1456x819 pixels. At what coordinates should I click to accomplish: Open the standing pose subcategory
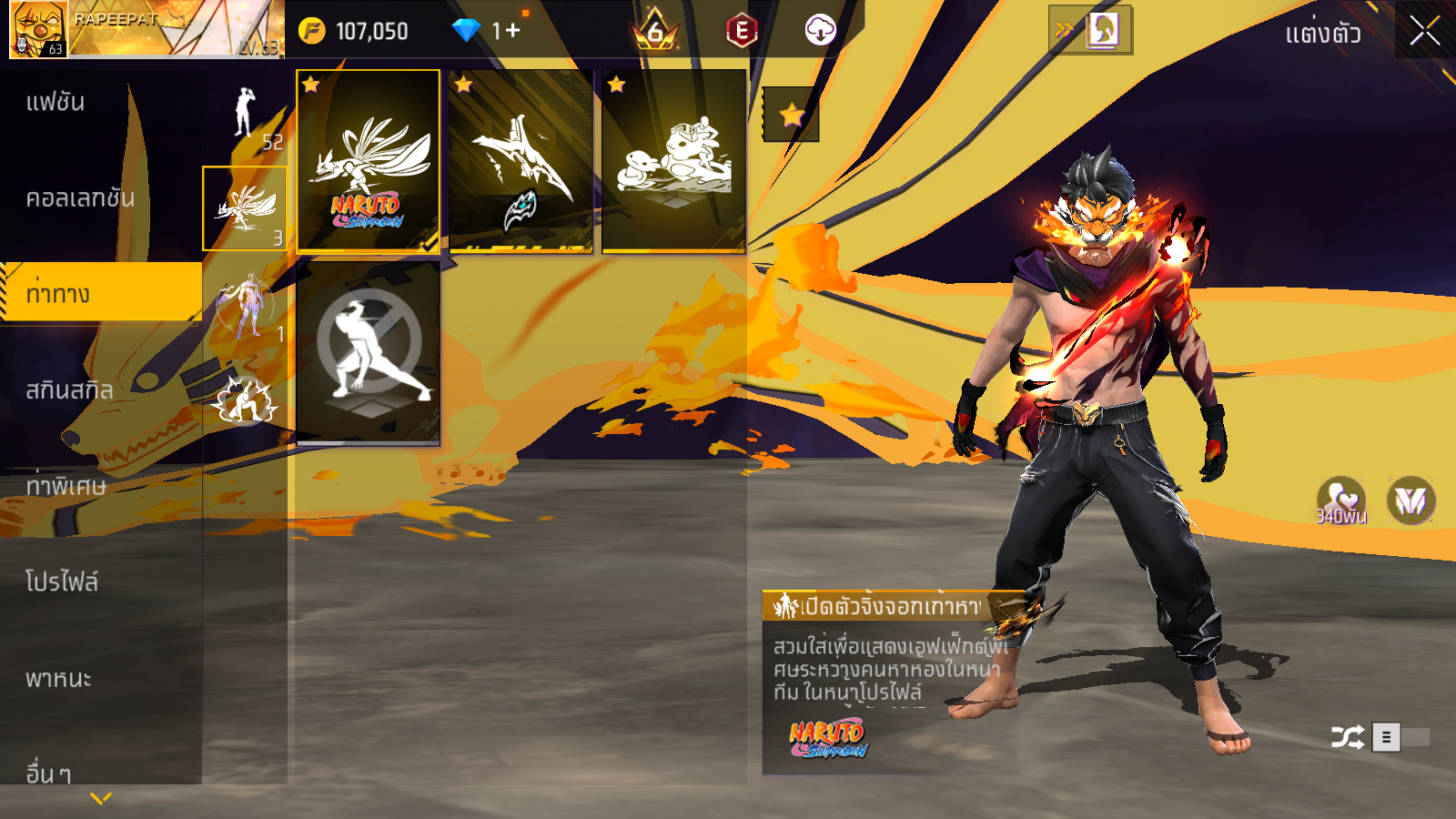244,116
